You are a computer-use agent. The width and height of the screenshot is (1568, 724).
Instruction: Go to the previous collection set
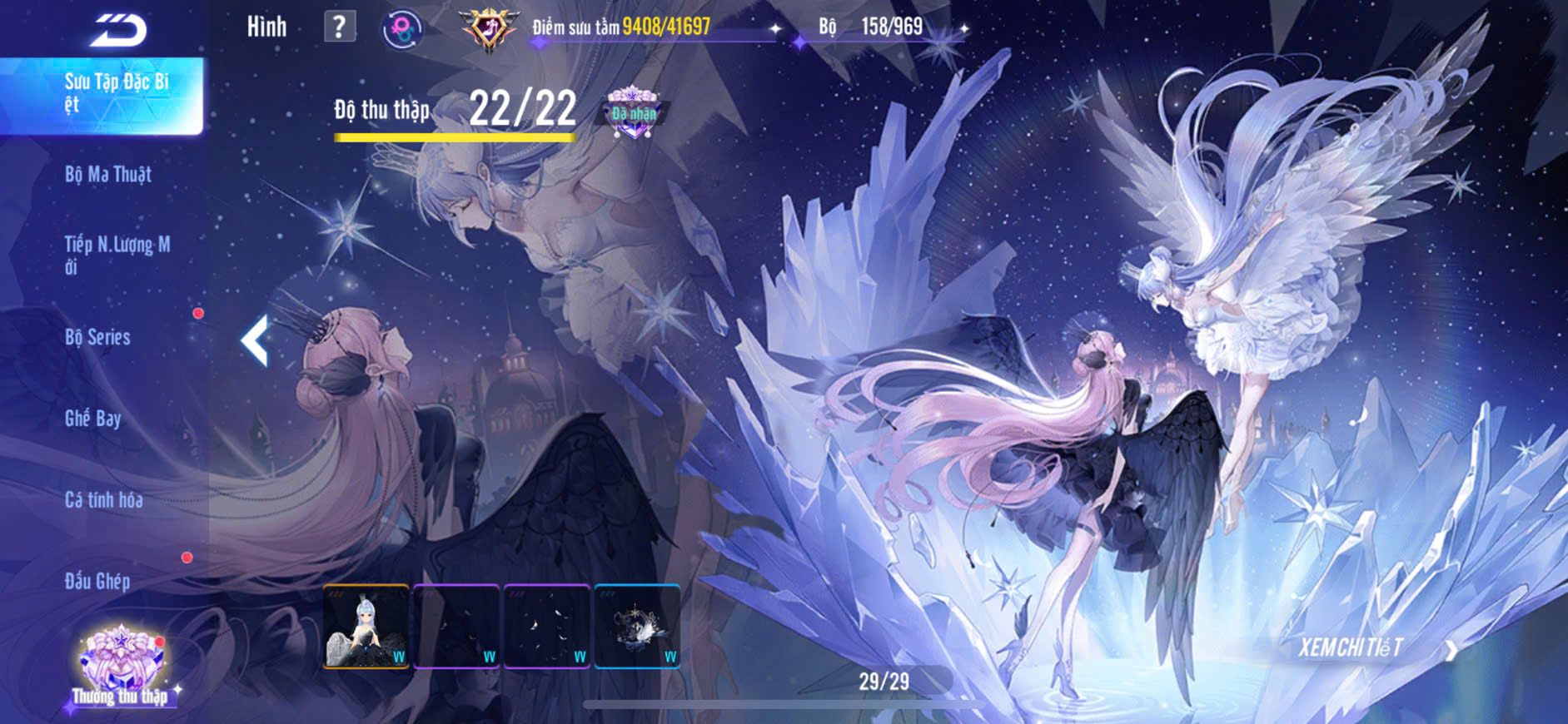click(x=256, y=340)
